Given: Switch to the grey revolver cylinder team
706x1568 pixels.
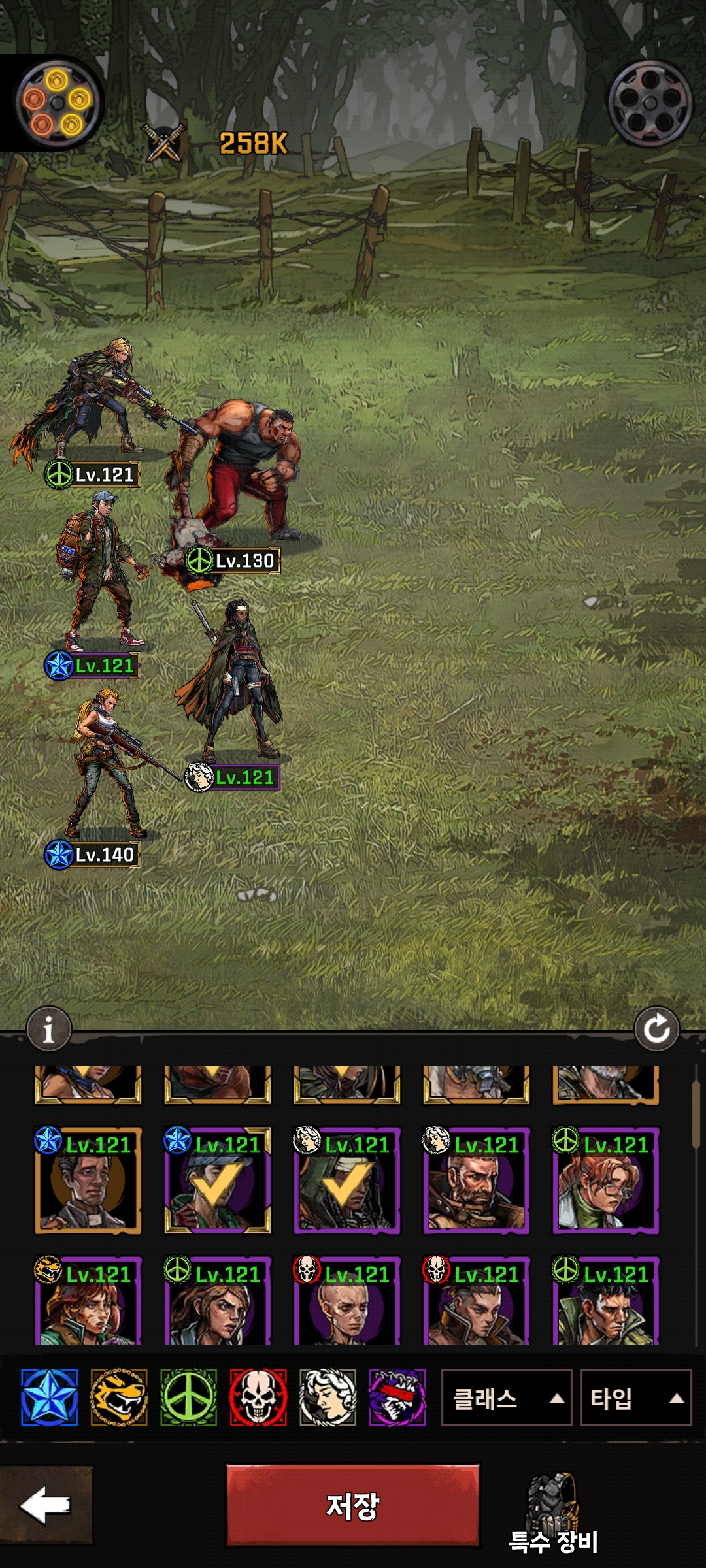Looking at the screenshot, I should 650,103.
